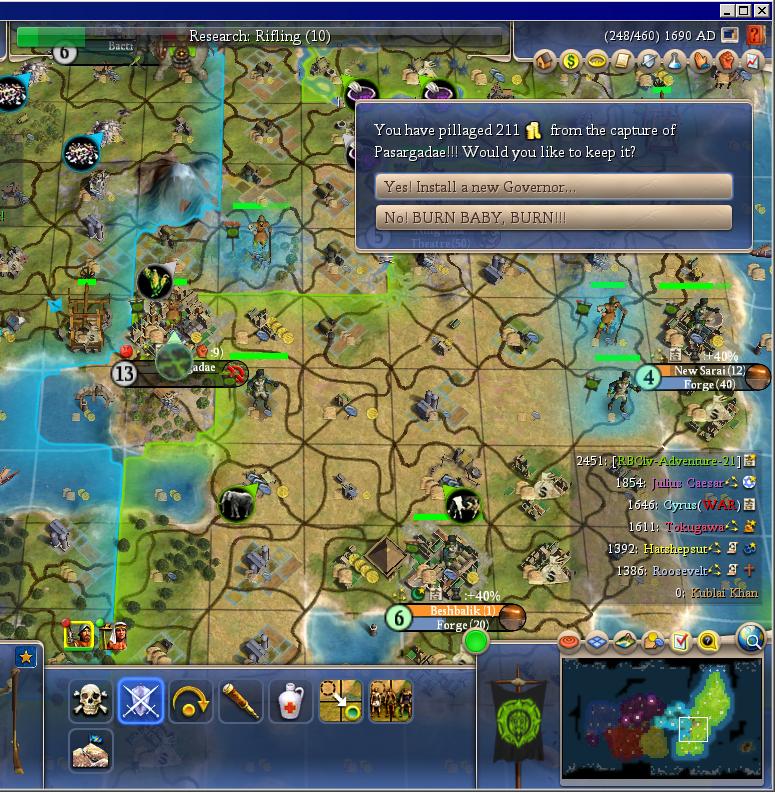This screenshot has height=793, width=775.
Task: Choose "No! BURN BABY, BURN!!!" option
Action: pos(553,217)
